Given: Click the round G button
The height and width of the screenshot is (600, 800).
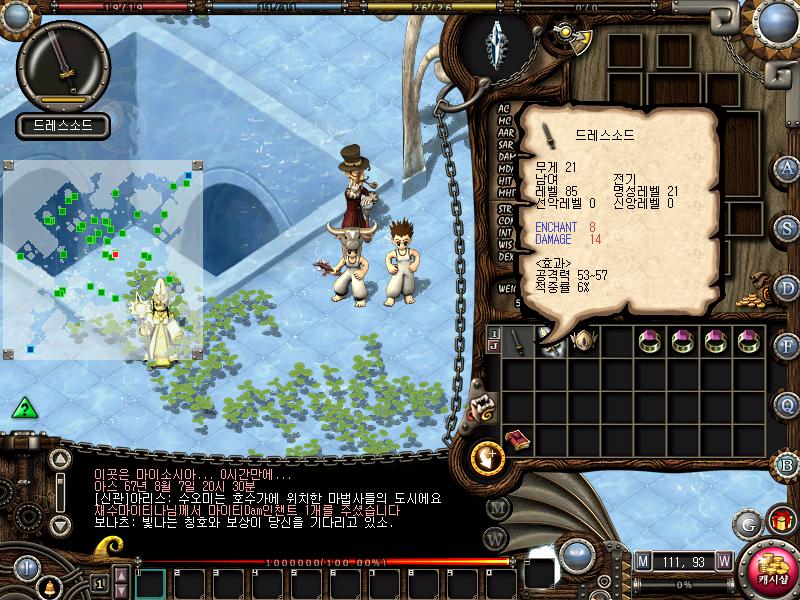Looking at the screenshot, I should point(746,522).
